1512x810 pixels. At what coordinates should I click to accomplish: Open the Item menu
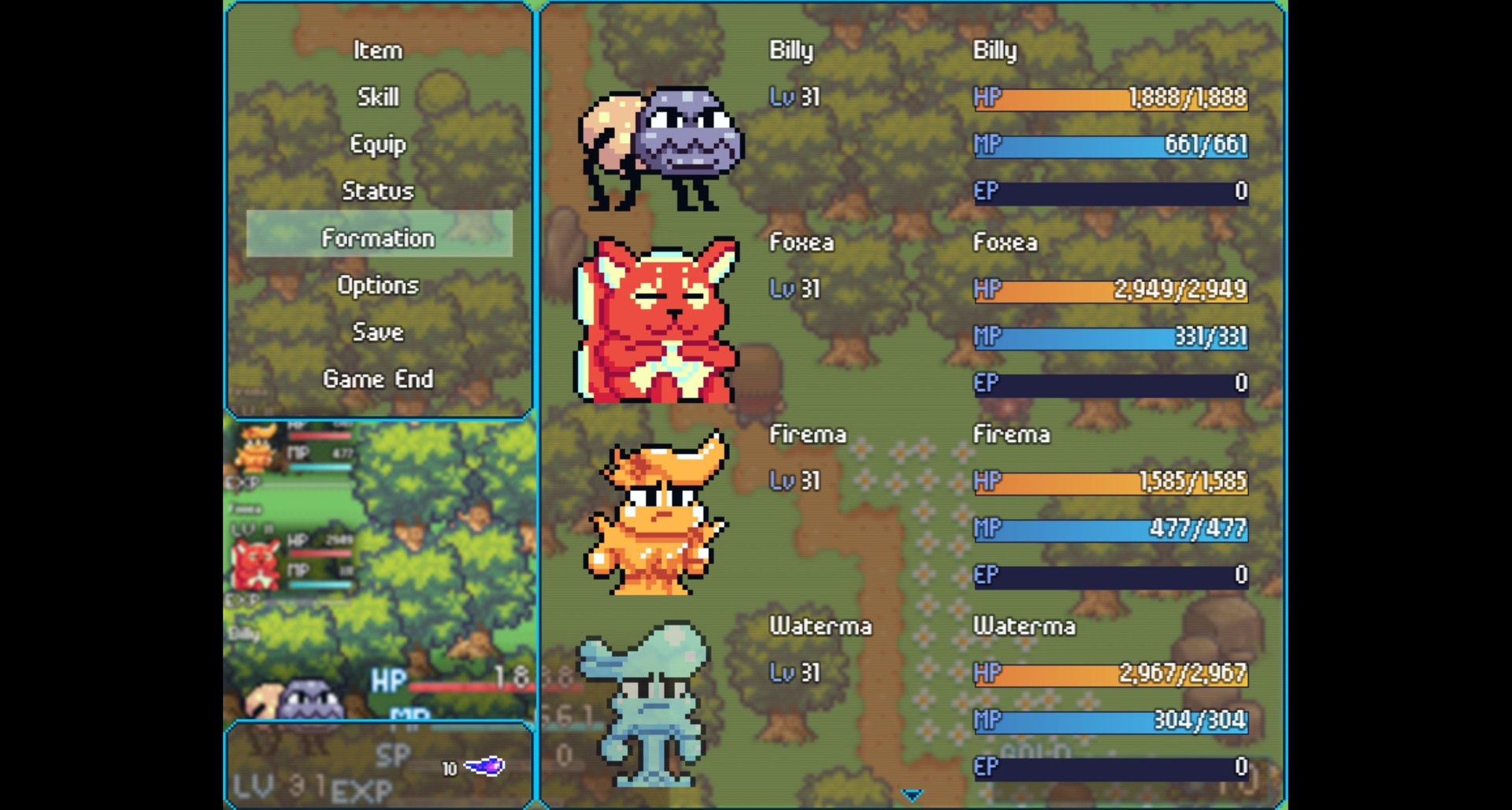coord(378,50)
